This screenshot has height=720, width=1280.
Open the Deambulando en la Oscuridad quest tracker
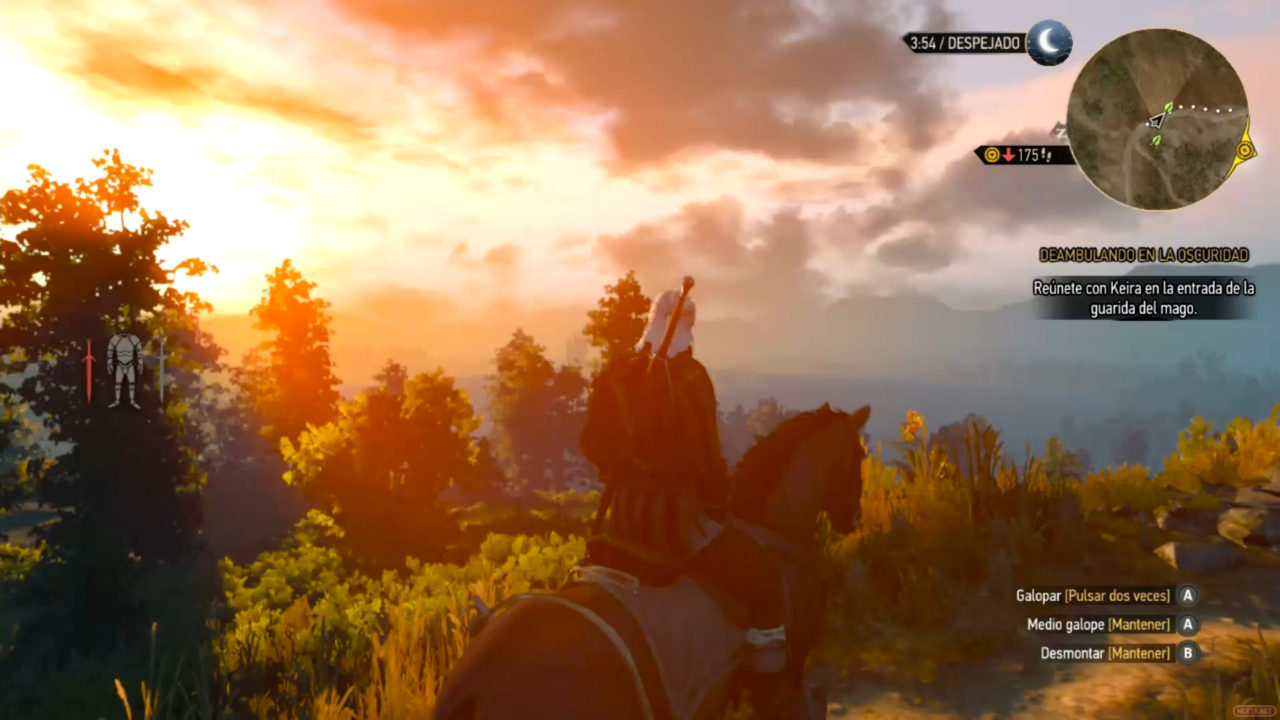(1145, 255)
